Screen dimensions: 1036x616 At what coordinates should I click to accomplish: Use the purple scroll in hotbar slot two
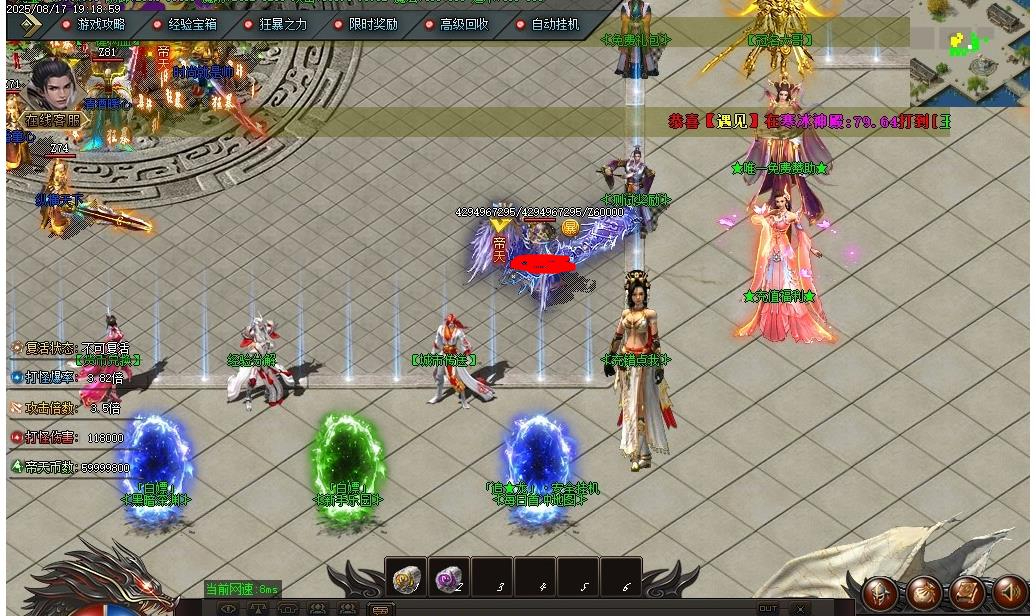(449, 577)
